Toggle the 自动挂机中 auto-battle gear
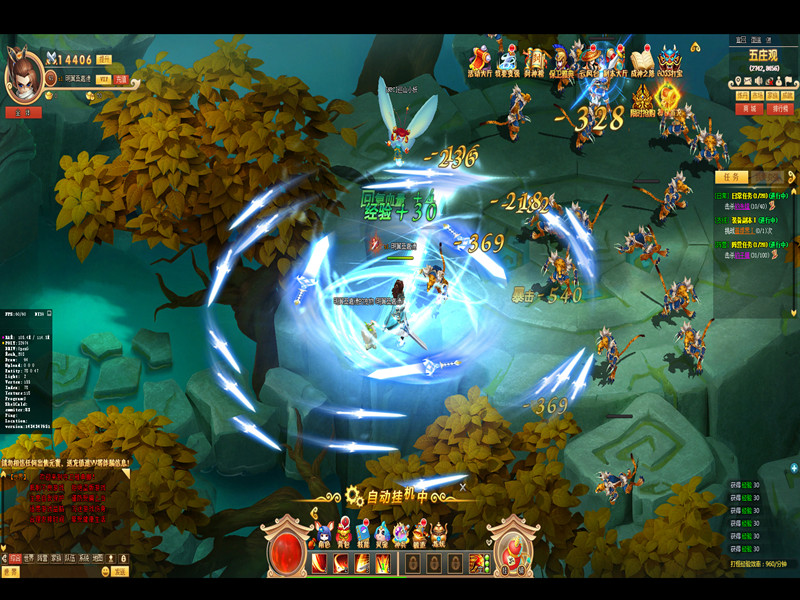This screenshot has width=800, height=600. tap(354, 495)
